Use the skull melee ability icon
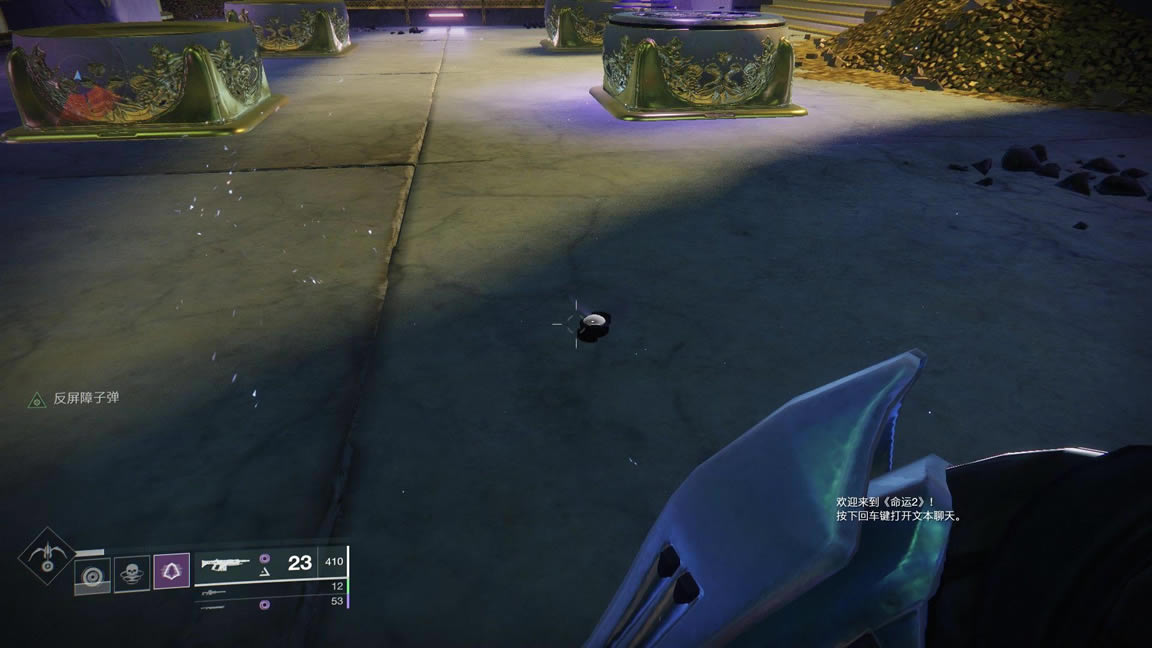Viewport: 1152px width, 648px height. tap(132, 574)
